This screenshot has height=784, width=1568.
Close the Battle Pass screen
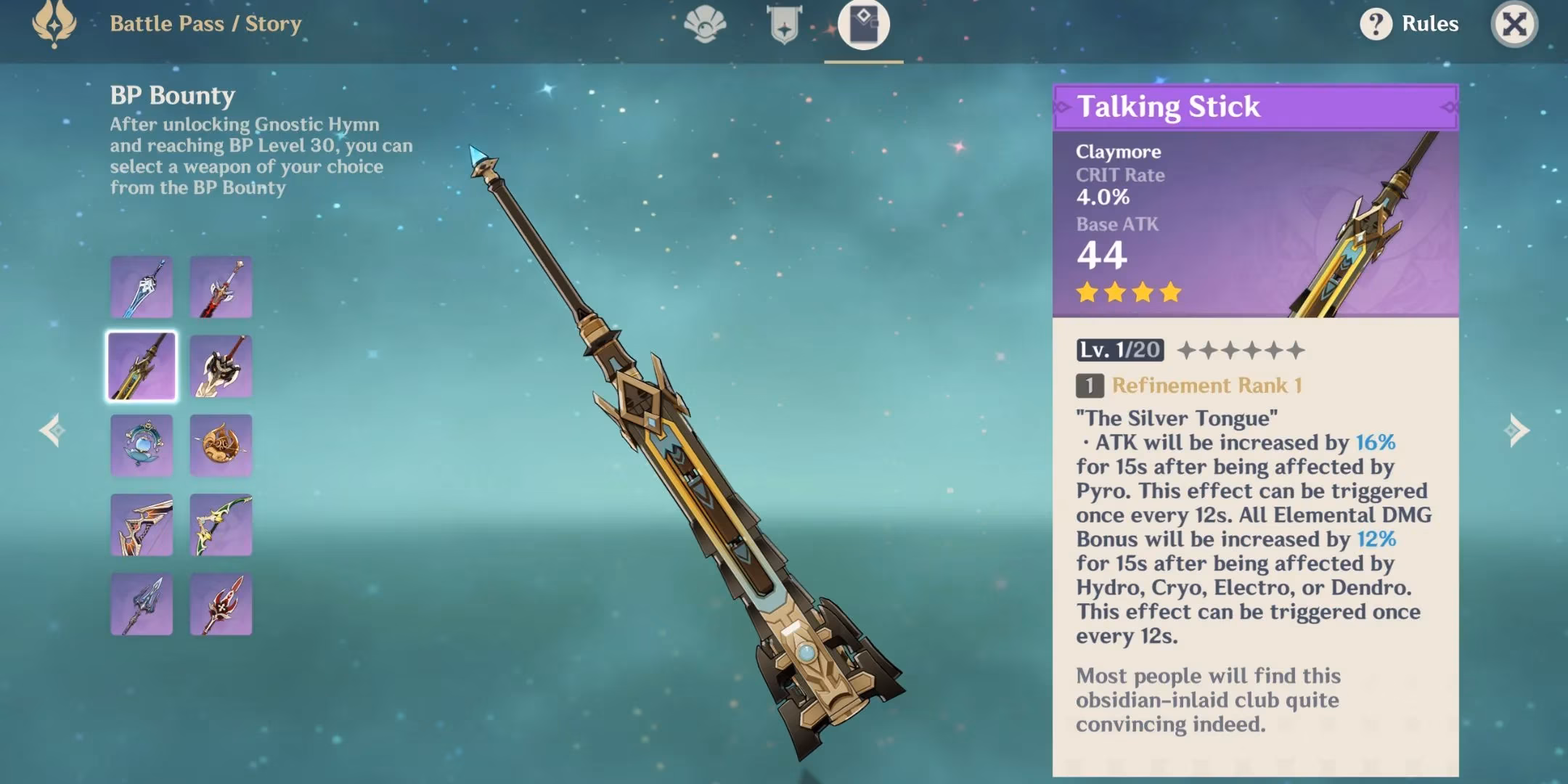pos(1514,24)
